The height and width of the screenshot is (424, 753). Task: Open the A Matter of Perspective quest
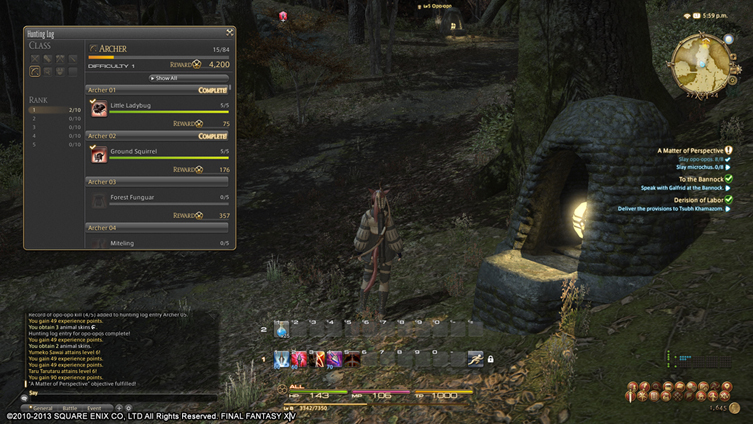[x=690, y=150]
